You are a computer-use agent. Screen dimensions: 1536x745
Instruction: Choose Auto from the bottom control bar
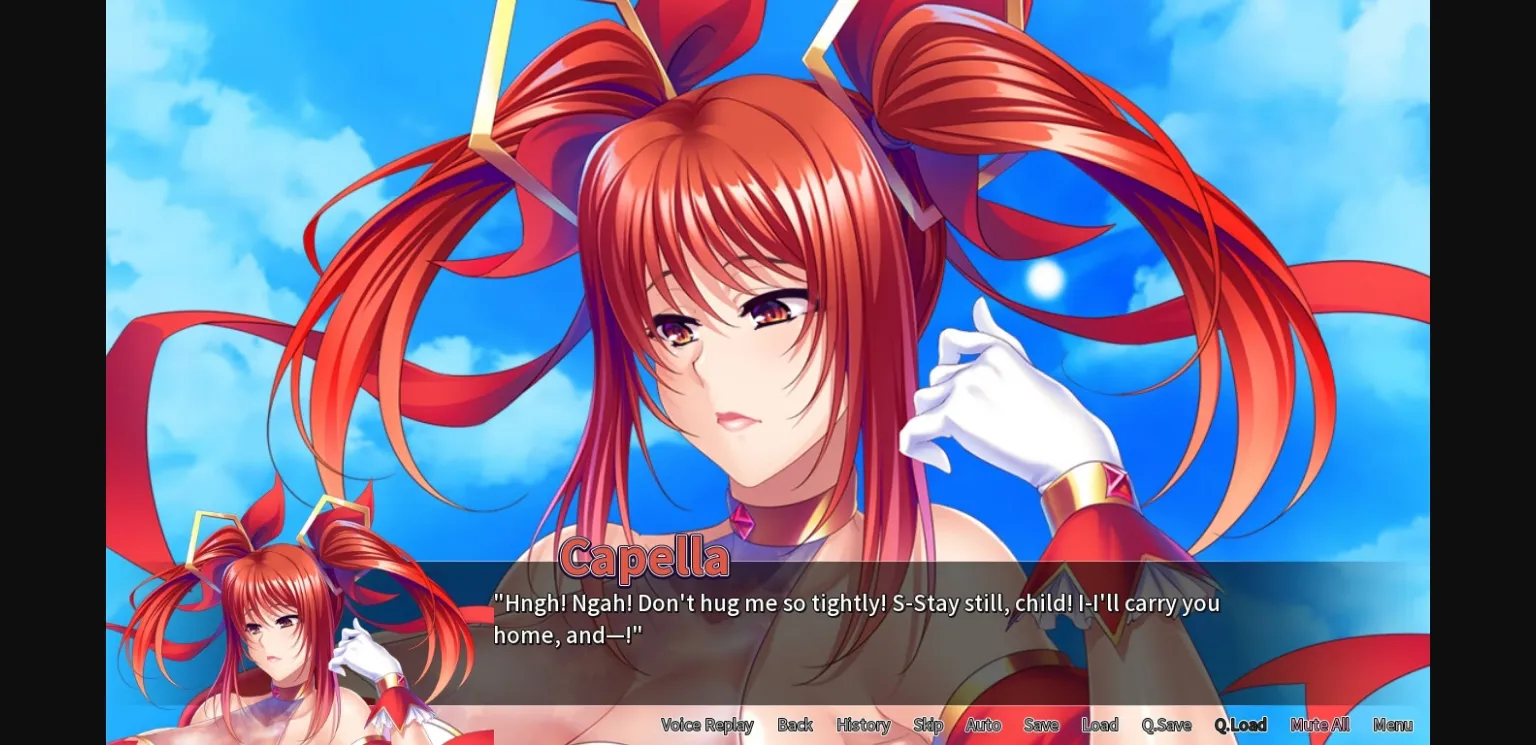[983, 724]
